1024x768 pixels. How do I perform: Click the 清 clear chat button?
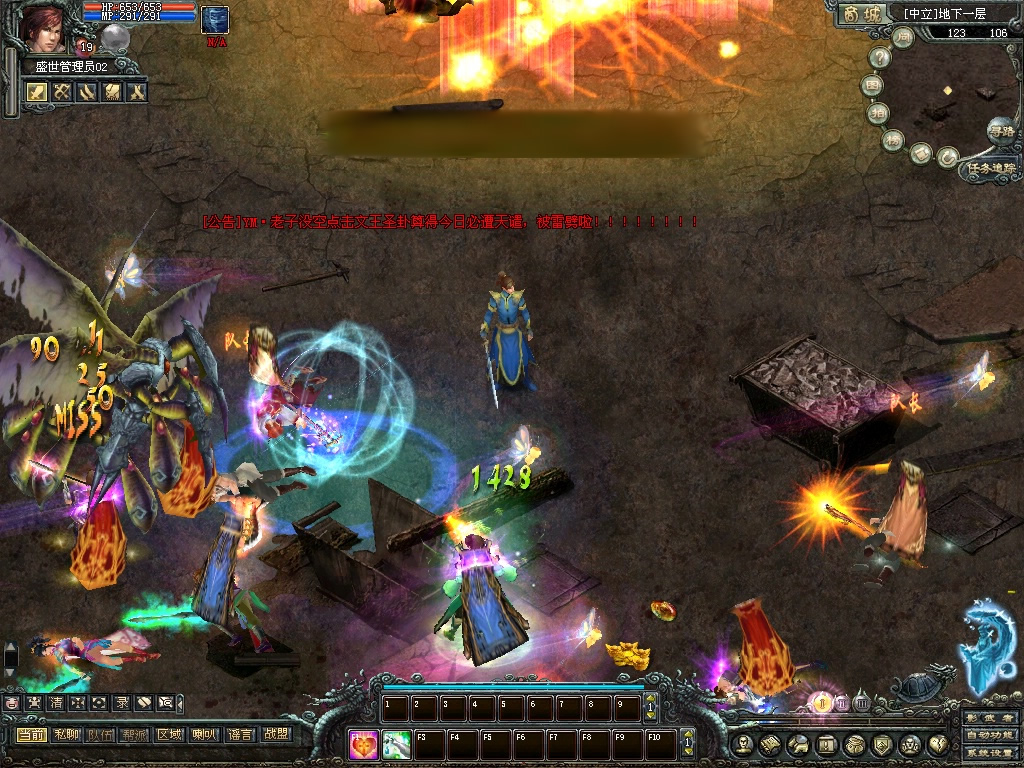click(56, 703)
